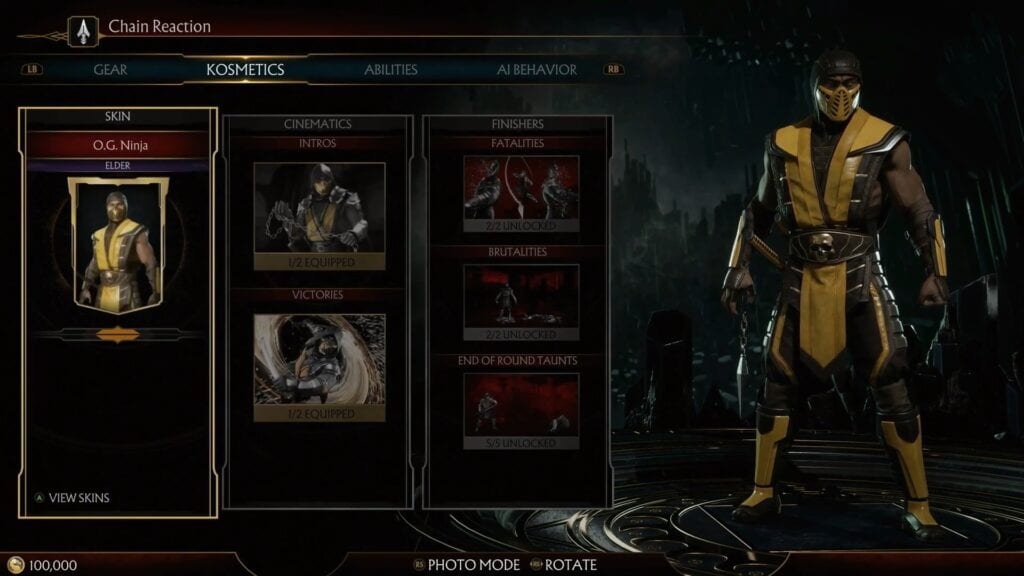Select the Brutalities finisher thumbnail
This screenshot has width=1024, height=576.
tap(521, 296)
